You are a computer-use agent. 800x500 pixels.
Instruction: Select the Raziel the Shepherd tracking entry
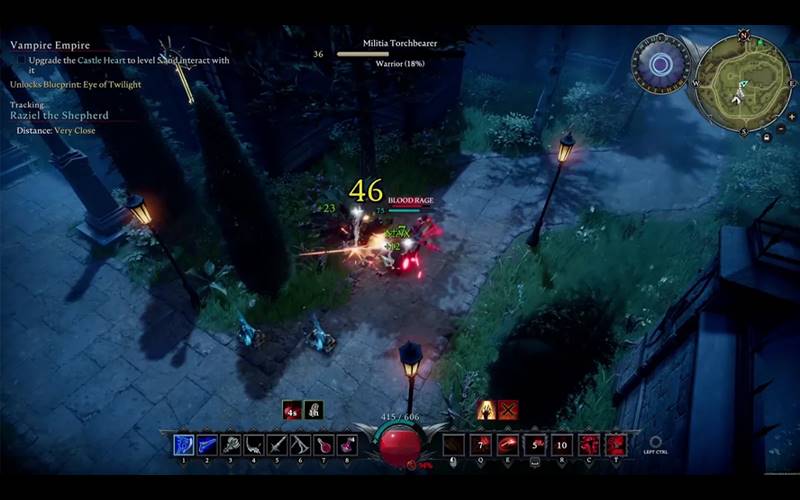point(59,116)
